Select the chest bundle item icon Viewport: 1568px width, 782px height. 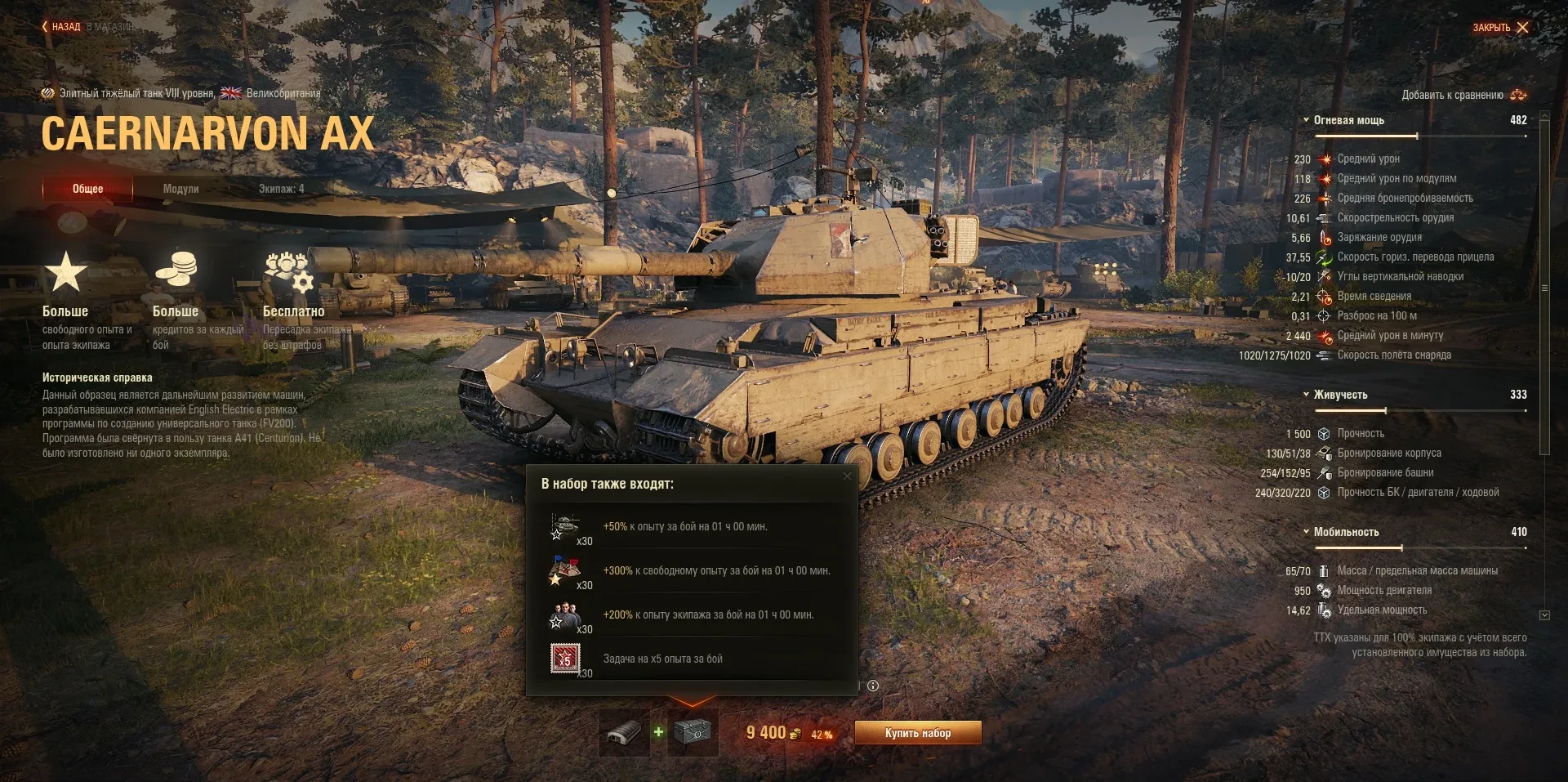(x=693, y=733)
